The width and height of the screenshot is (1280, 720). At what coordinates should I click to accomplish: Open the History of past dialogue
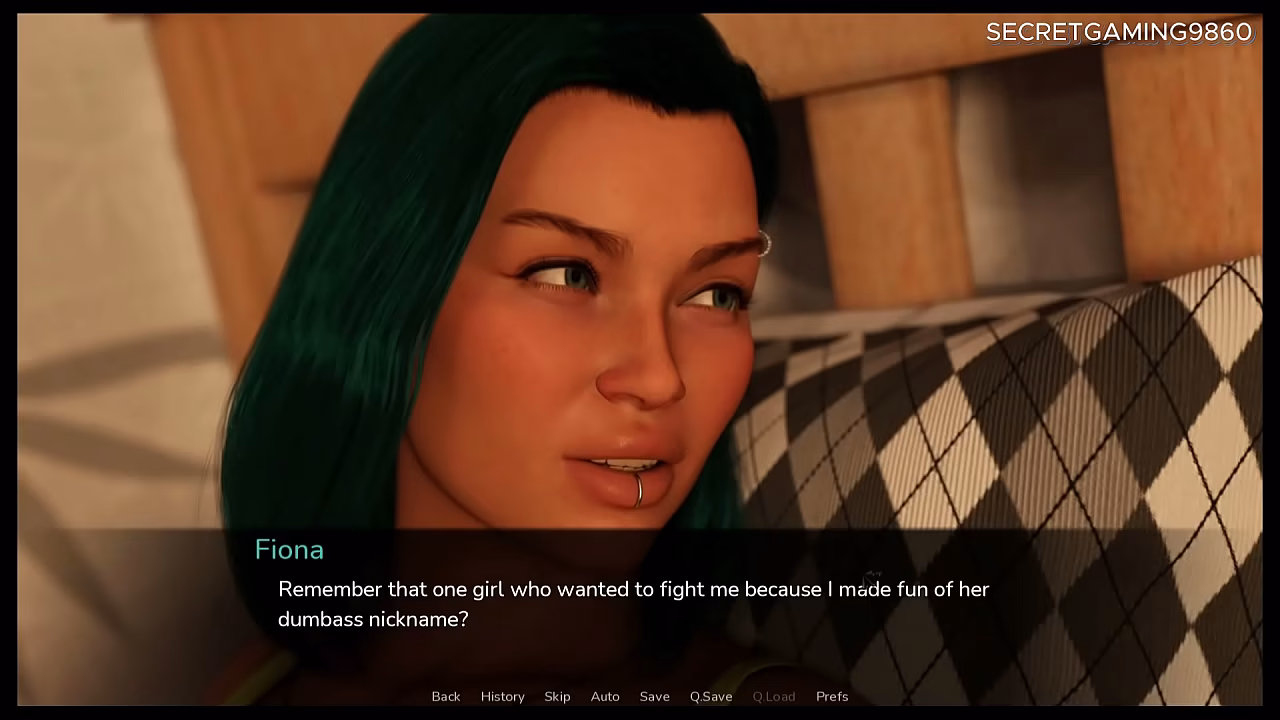click(x=502, y=696)
